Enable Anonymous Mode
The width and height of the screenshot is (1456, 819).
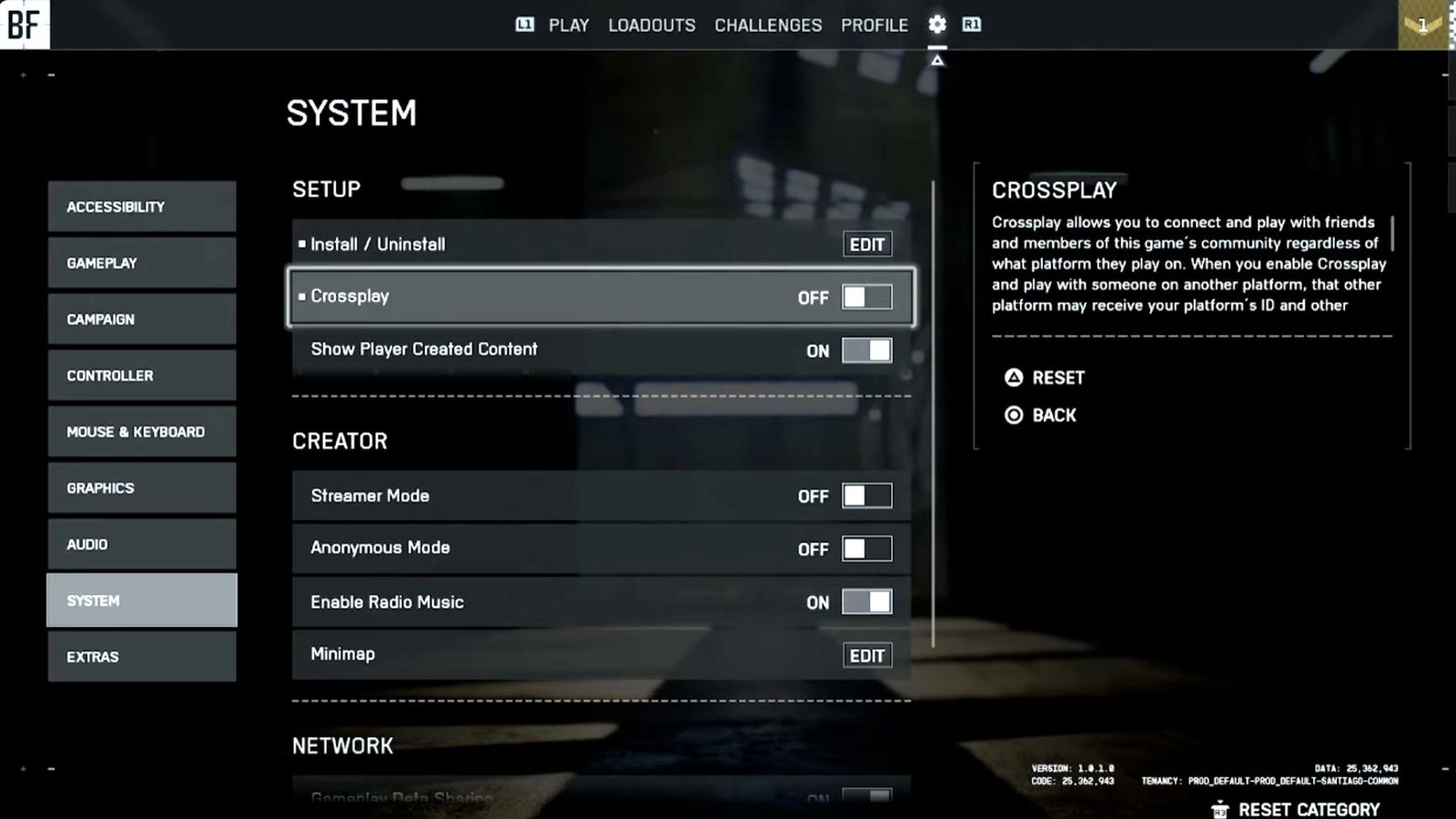(866, 548)
